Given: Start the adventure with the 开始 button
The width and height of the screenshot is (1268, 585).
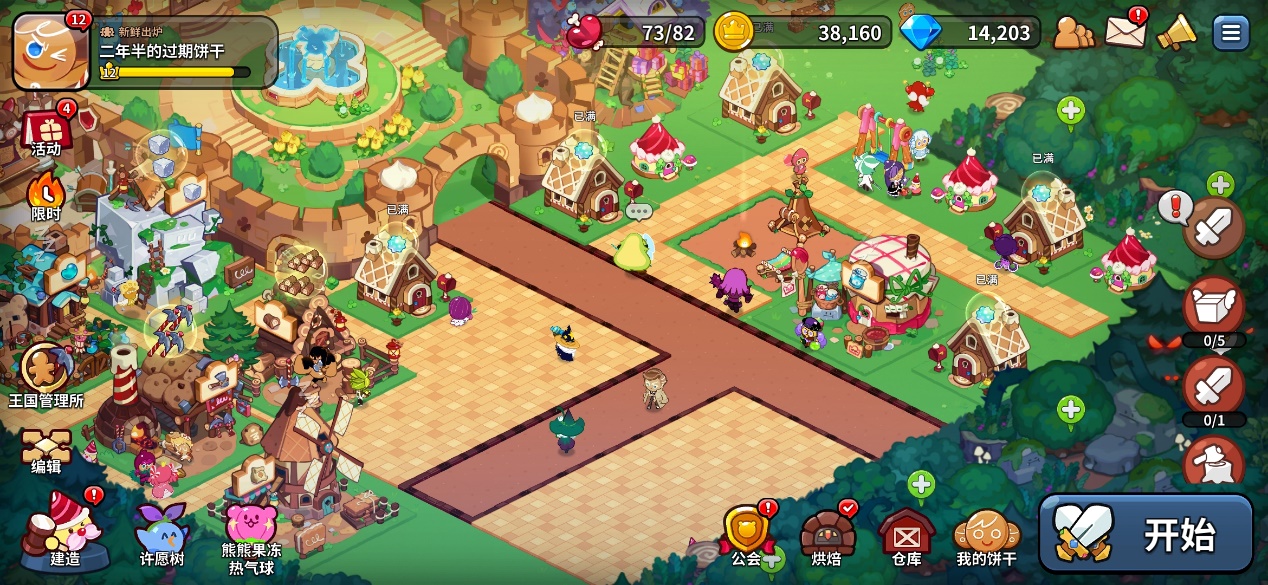Looking at the screenshot, I should [x=1146, y=533].
